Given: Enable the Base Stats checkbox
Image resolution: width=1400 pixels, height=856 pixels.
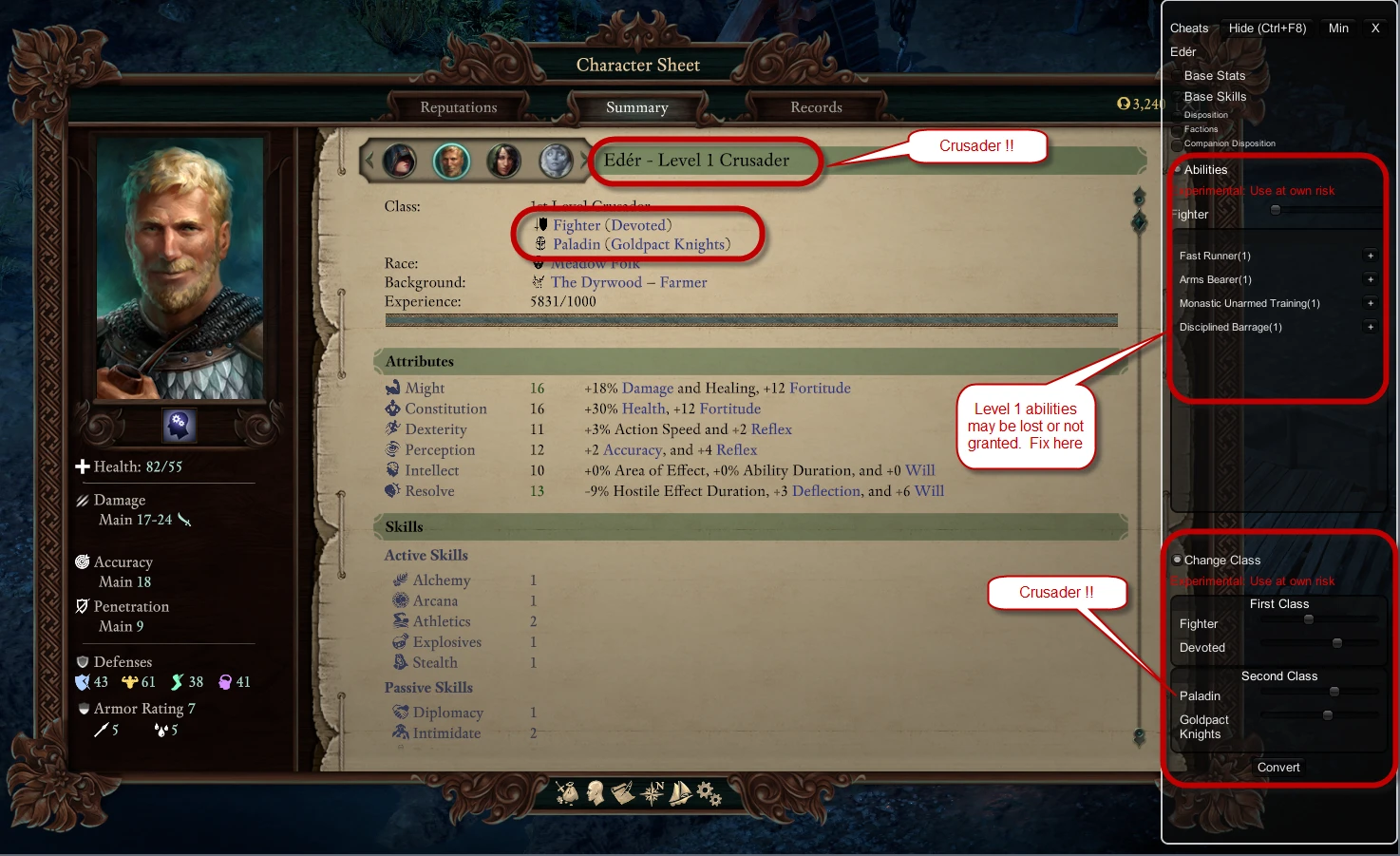Looking at the screenshot, I should click(x=1176, y=75).
